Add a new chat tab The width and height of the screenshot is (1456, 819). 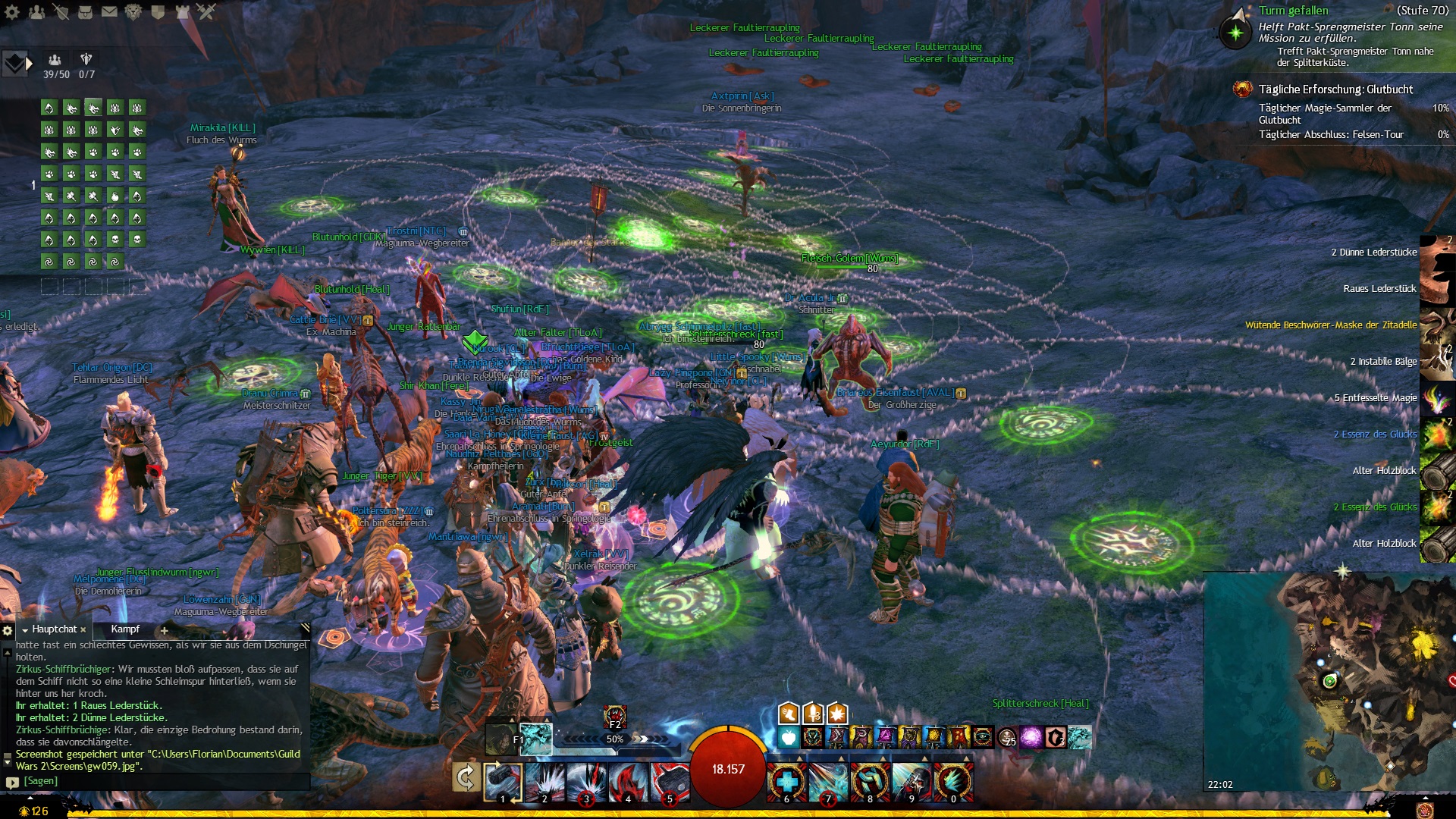pyautogui.click(x=164, y=630)
